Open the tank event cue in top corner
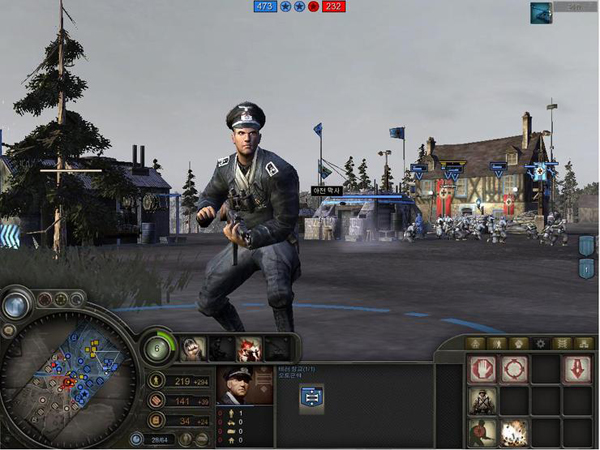 coord(541,12)
